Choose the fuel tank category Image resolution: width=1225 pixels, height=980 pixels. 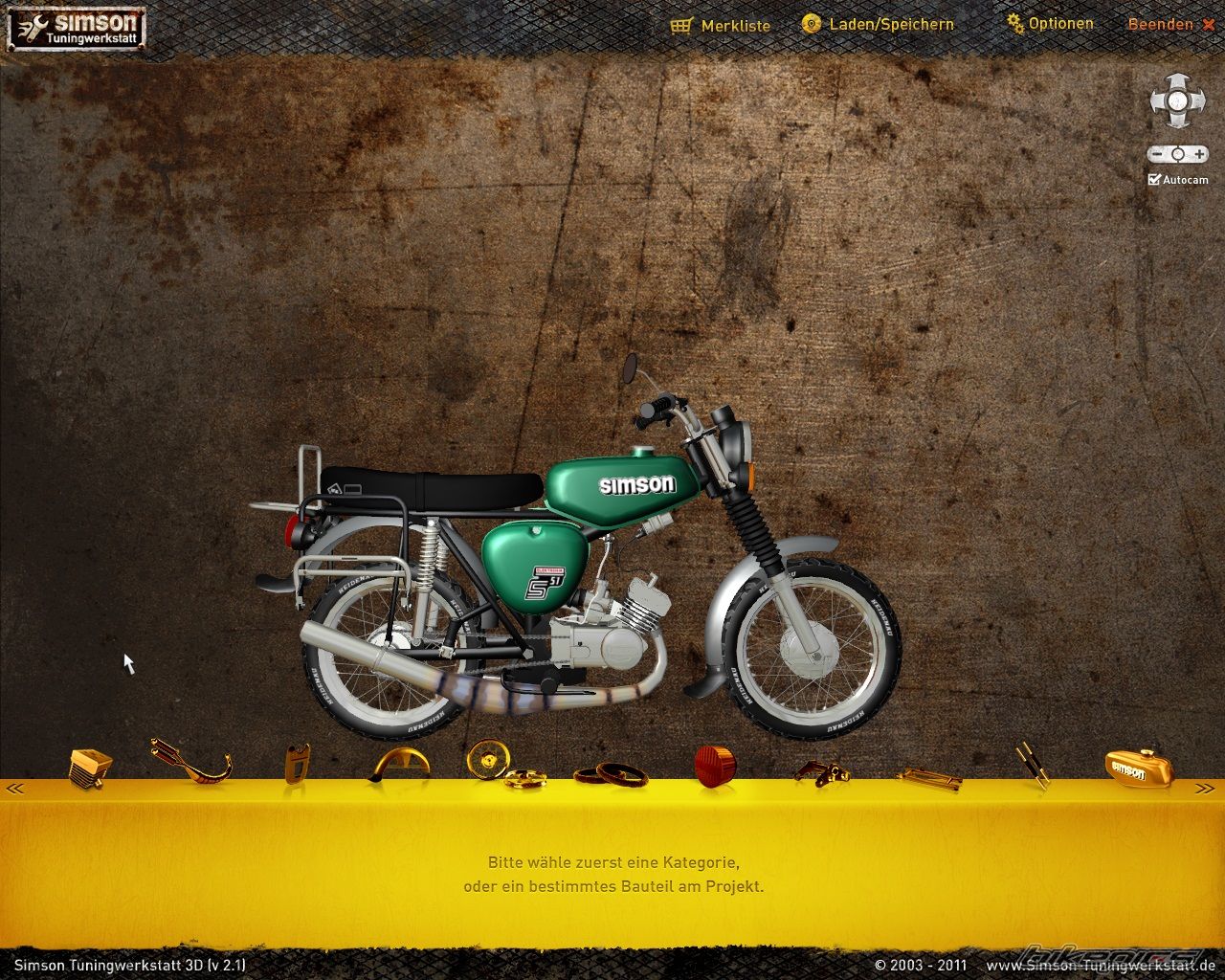pyautogui.click(x=1129, y=767)
